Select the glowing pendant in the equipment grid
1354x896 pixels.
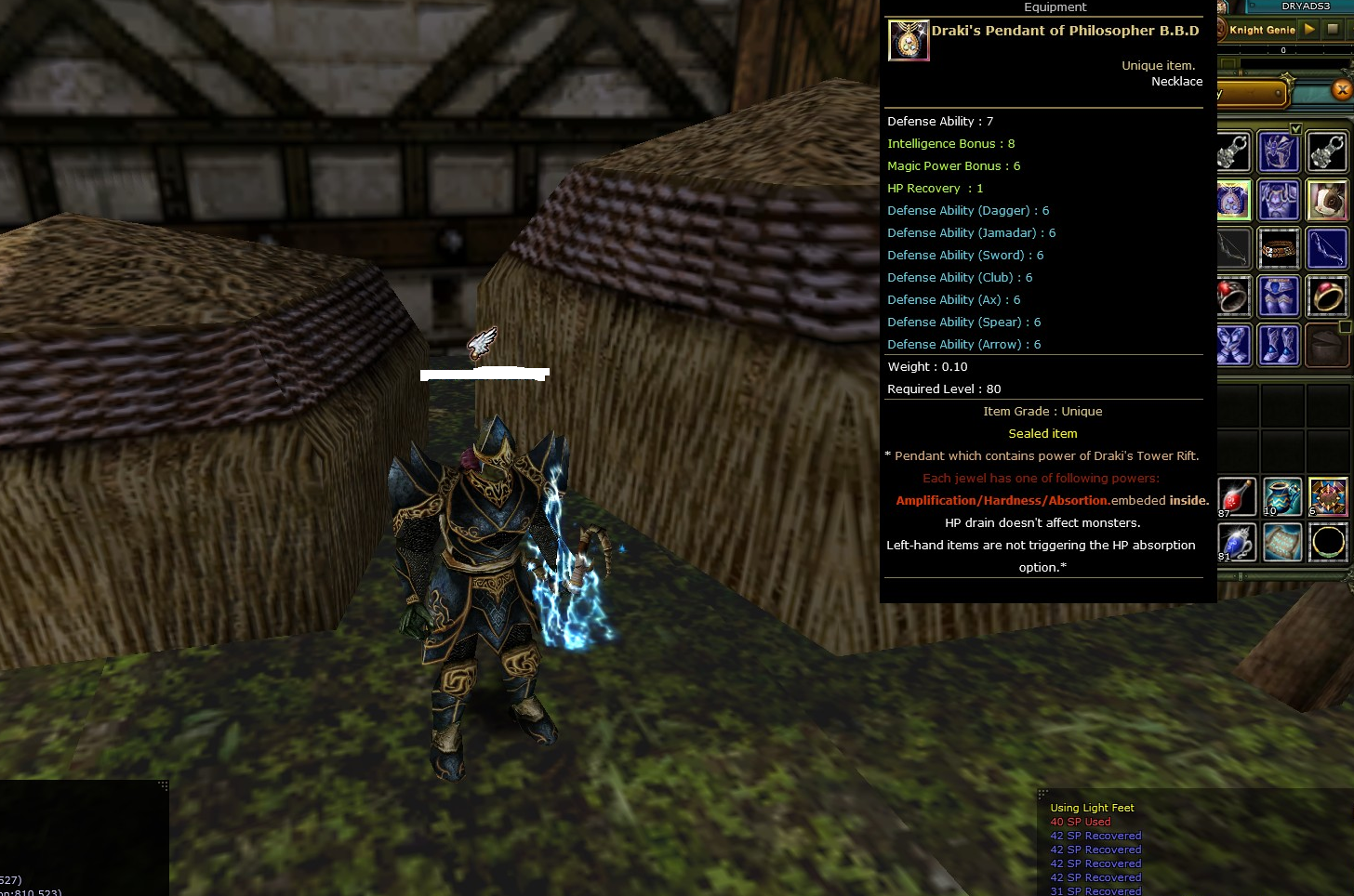click(1234, 200)
